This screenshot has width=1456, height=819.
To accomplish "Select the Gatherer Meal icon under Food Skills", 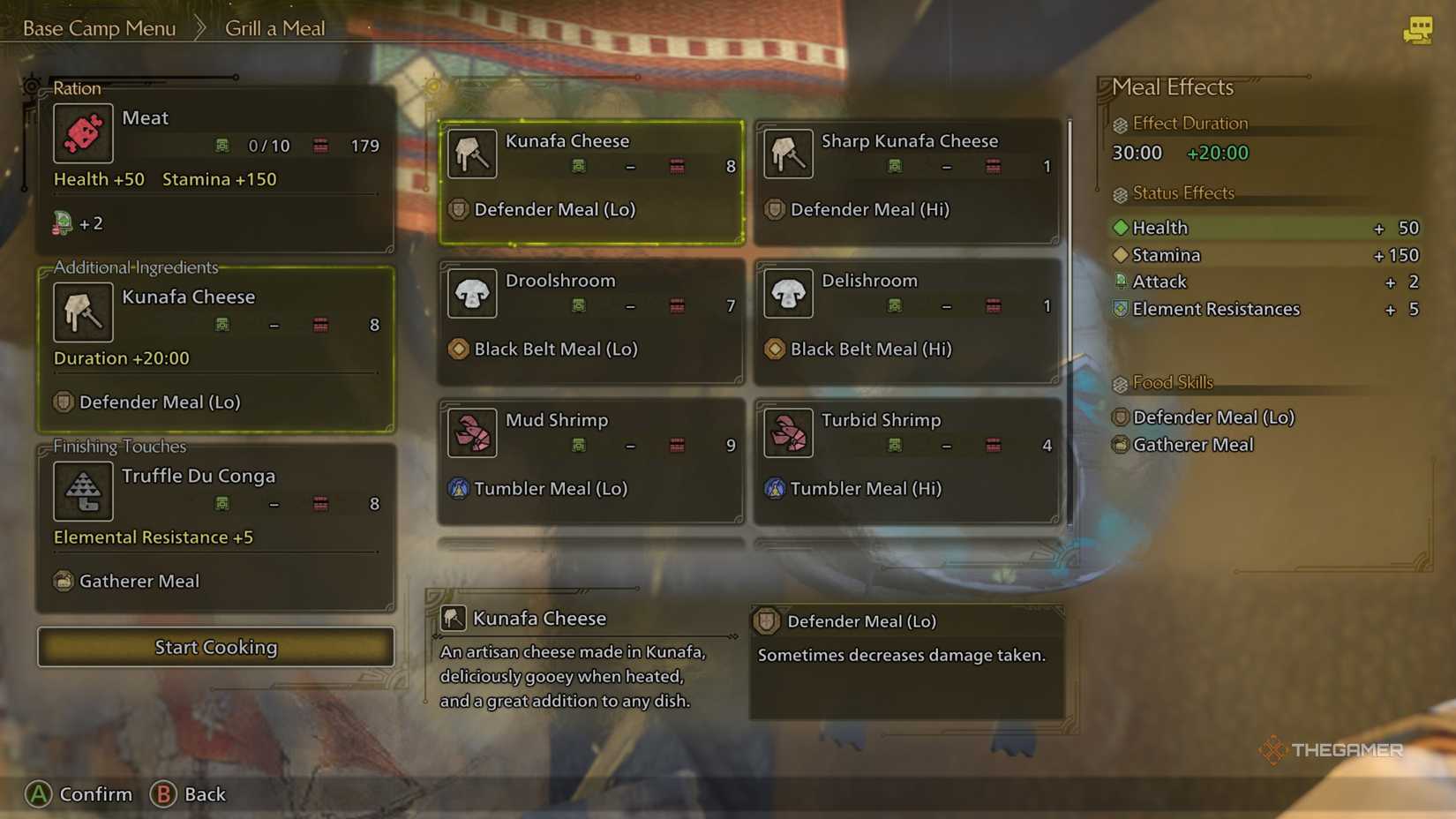I will [x=1121, y=445].
